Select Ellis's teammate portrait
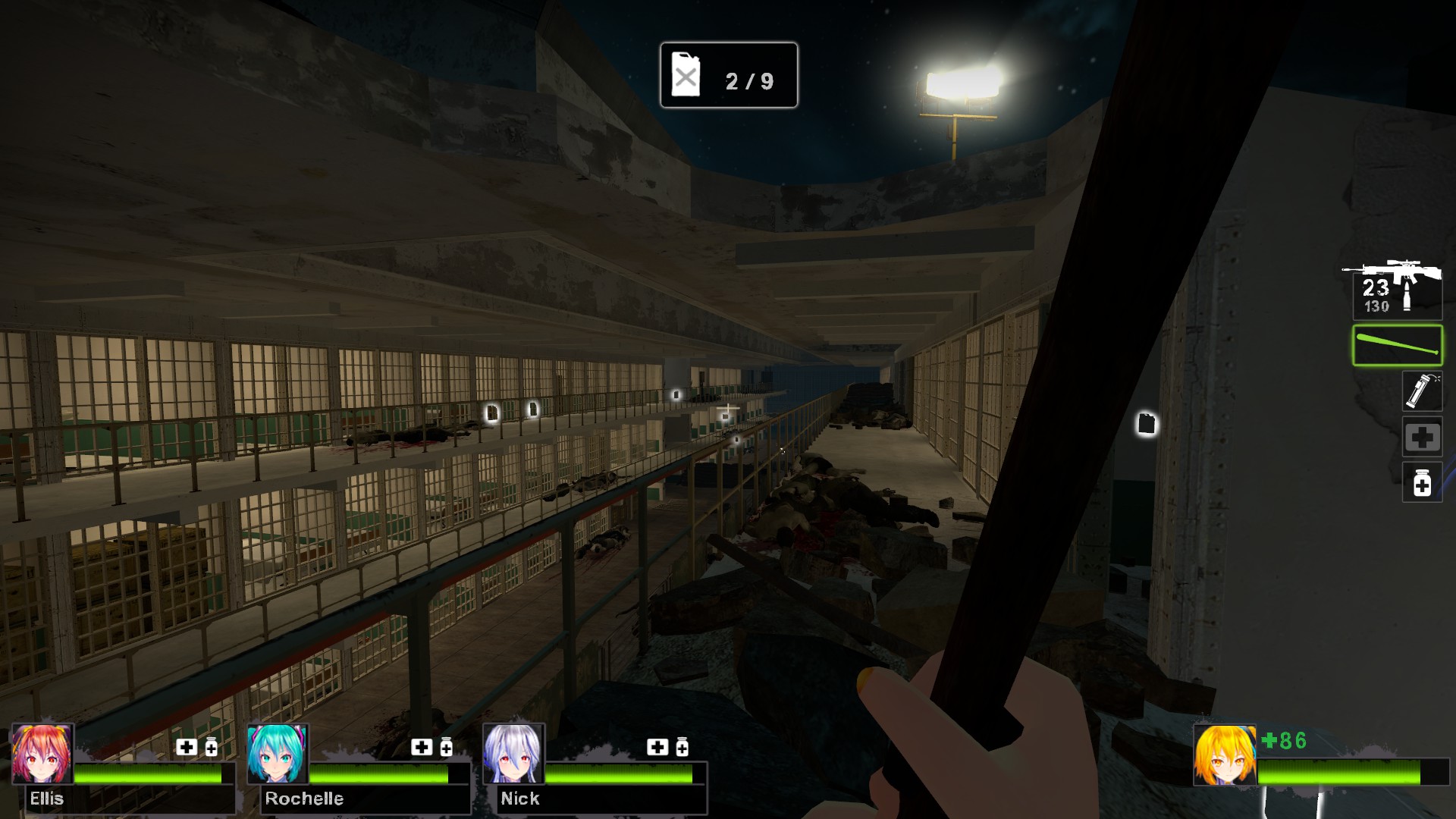 tap(42, 754)
